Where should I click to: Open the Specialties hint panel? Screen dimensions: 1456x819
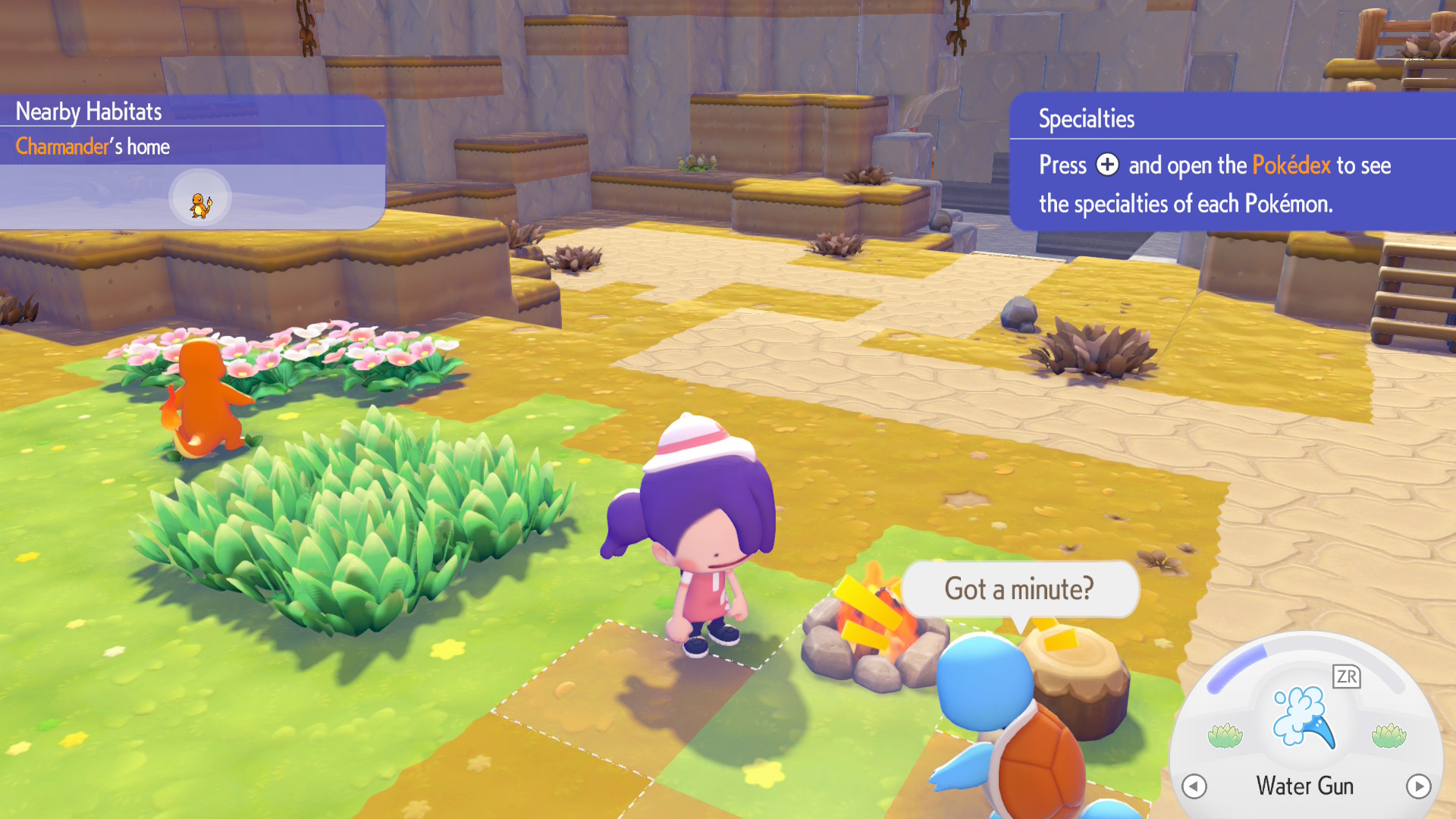[1086, 119]
